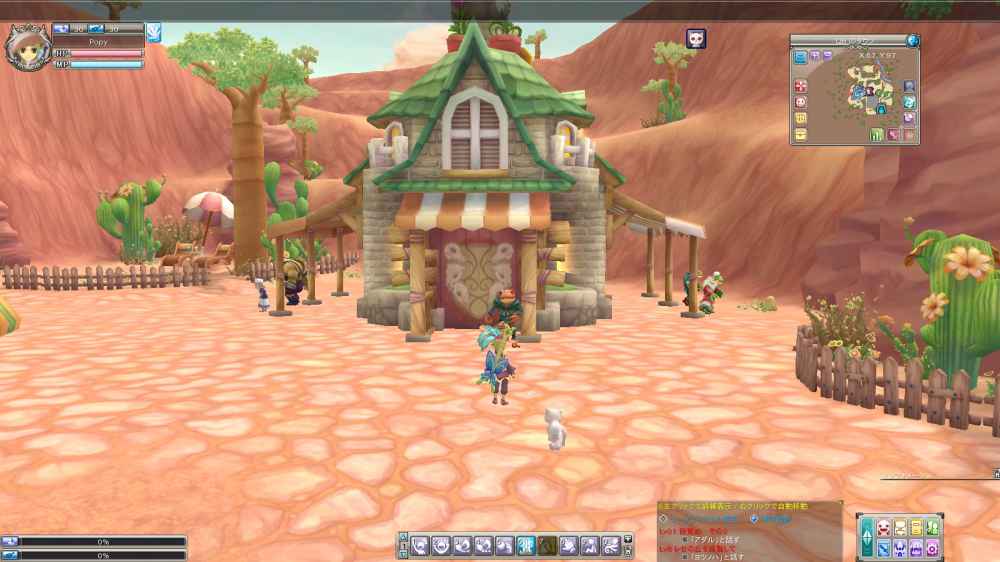Switch hotbar page with down arrow
This screenshot has width=1000, height=562.
404,551
